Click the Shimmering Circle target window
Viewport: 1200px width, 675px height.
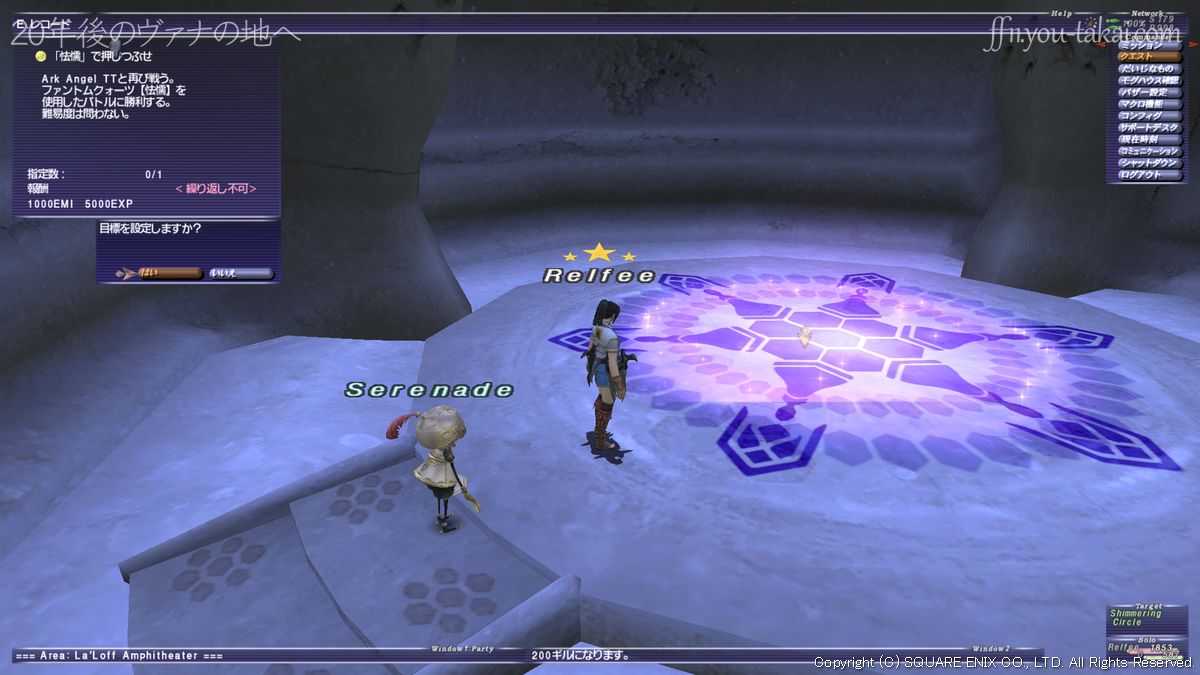(1145, 618)
